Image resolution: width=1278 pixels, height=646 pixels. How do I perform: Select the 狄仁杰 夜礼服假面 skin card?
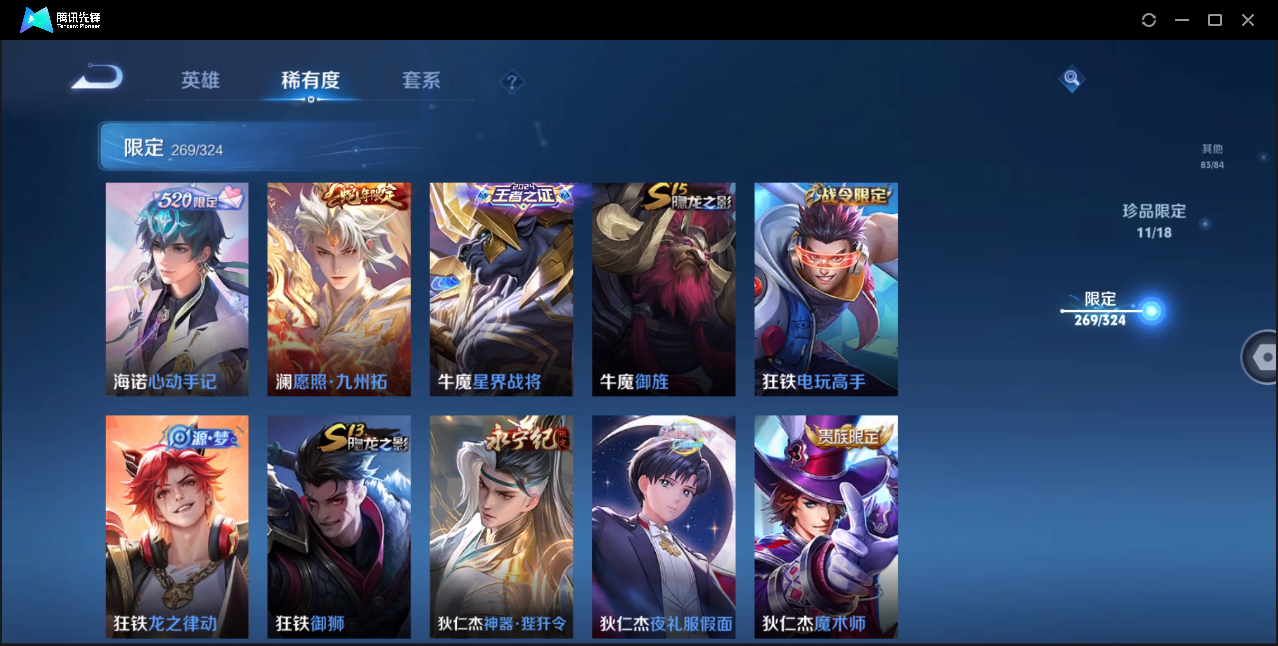(663, 526)
